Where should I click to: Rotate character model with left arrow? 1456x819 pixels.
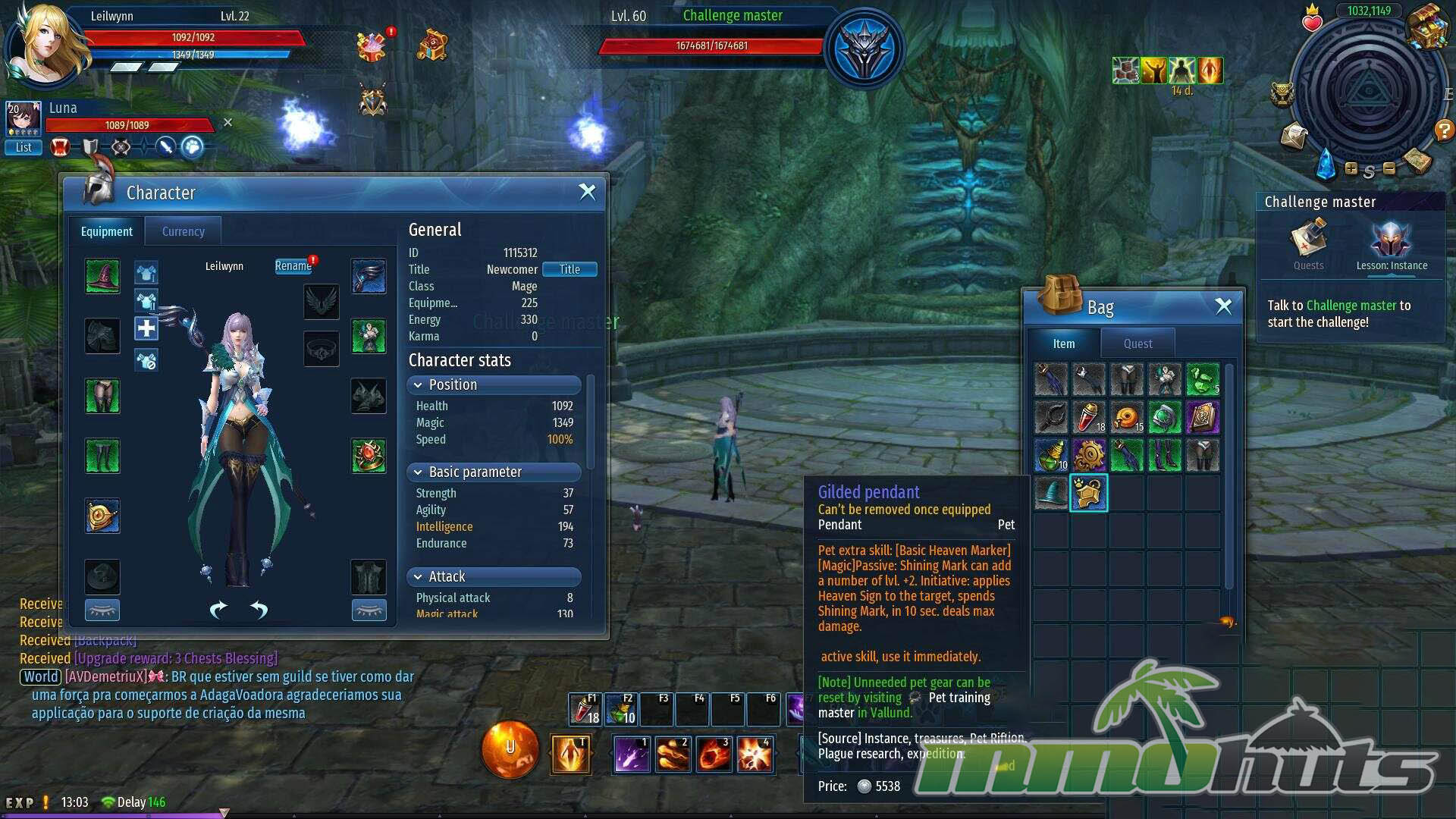pos(218,610)
